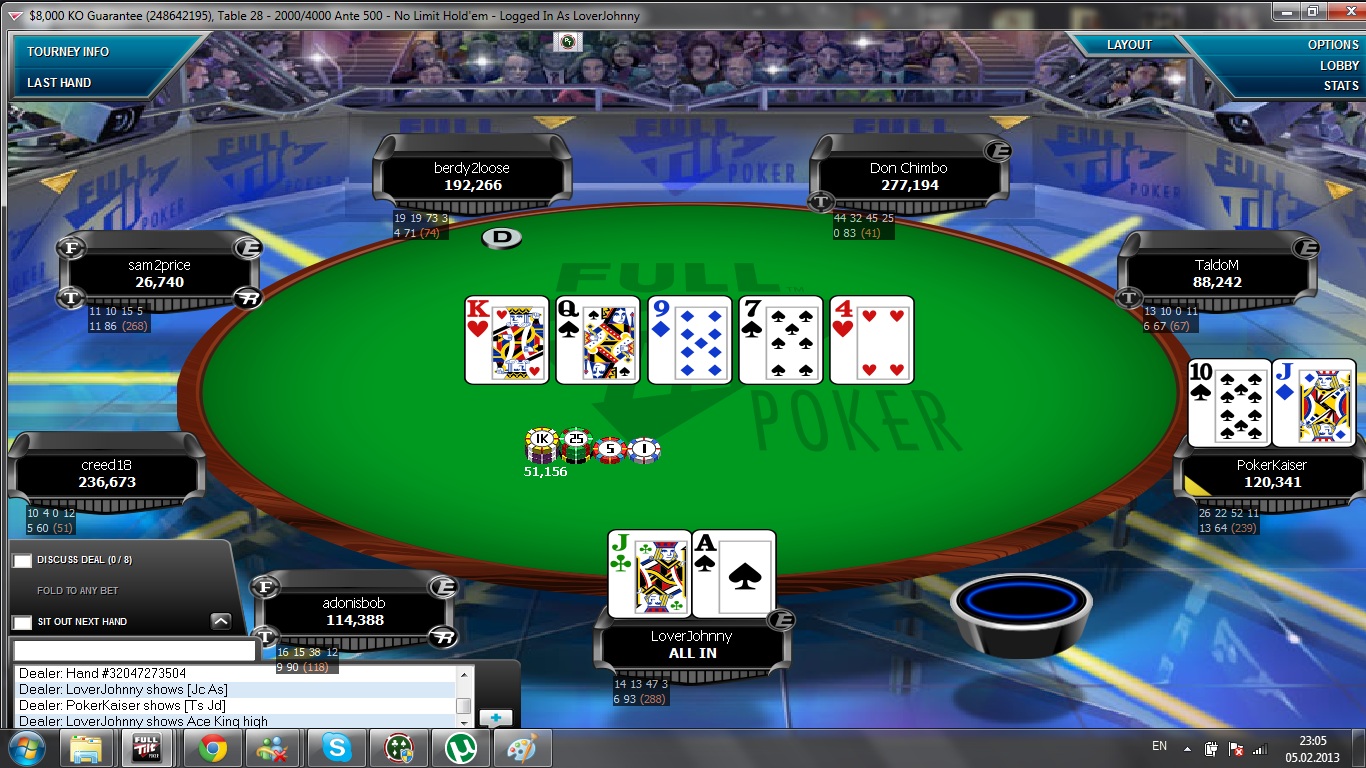Click the chat text input field
This screenshot has width=1366, height=768.
[x=135, y=650]
